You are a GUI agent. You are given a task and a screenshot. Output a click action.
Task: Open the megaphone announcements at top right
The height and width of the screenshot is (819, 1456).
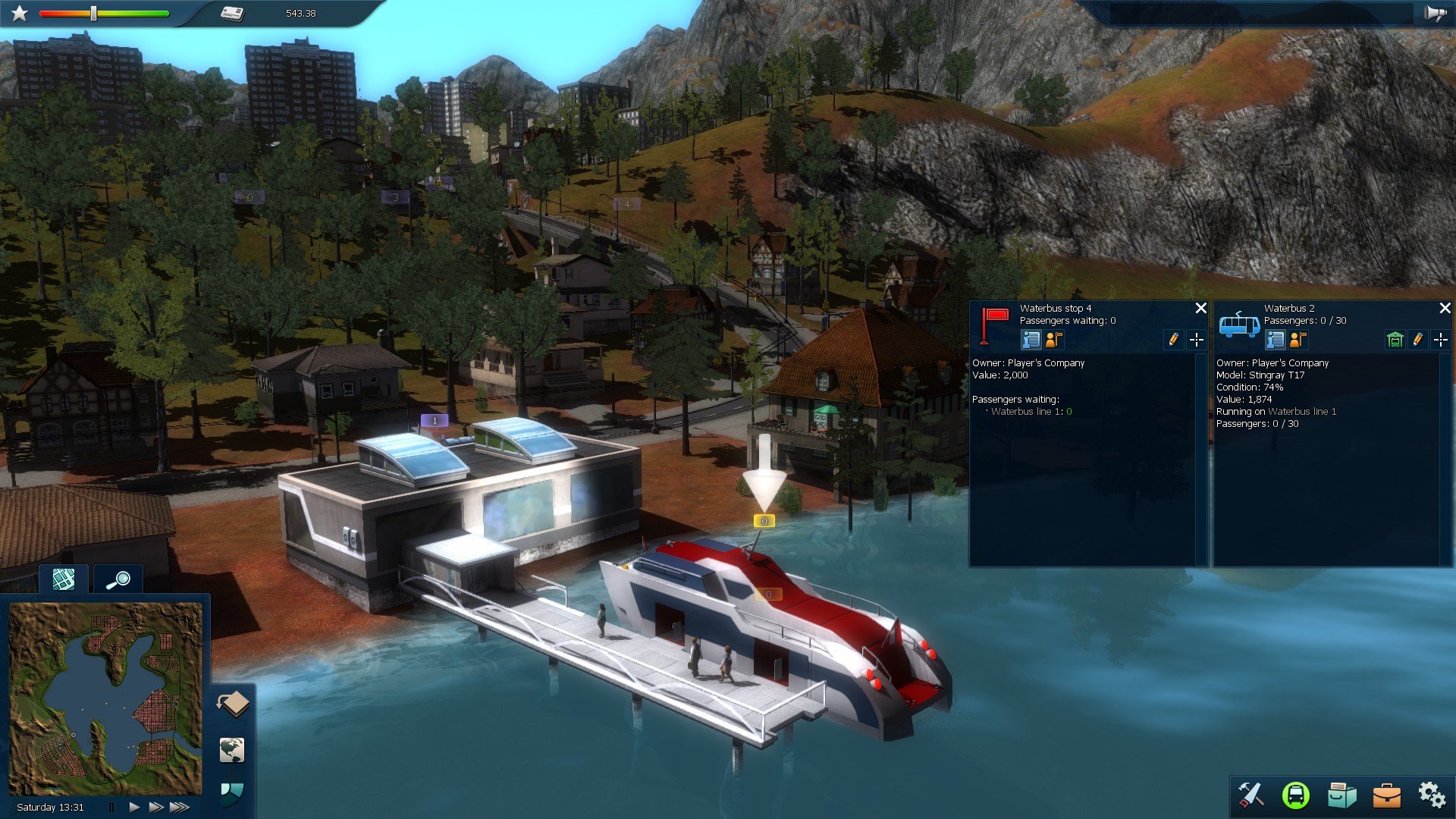click(x=1436, y=13)
